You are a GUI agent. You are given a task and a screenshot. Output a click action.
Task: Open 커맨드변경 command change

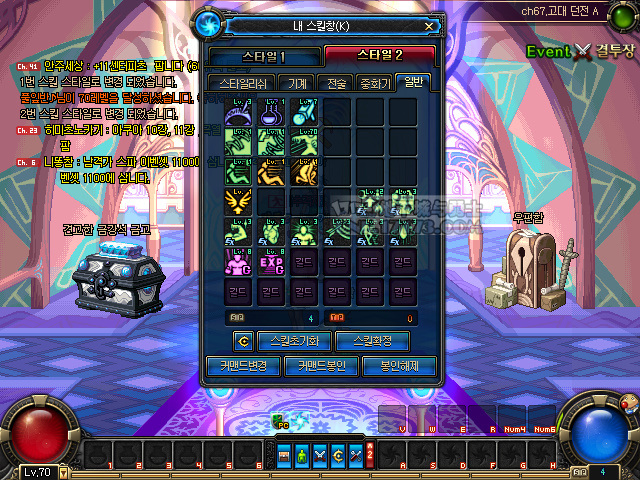point(243,366)
